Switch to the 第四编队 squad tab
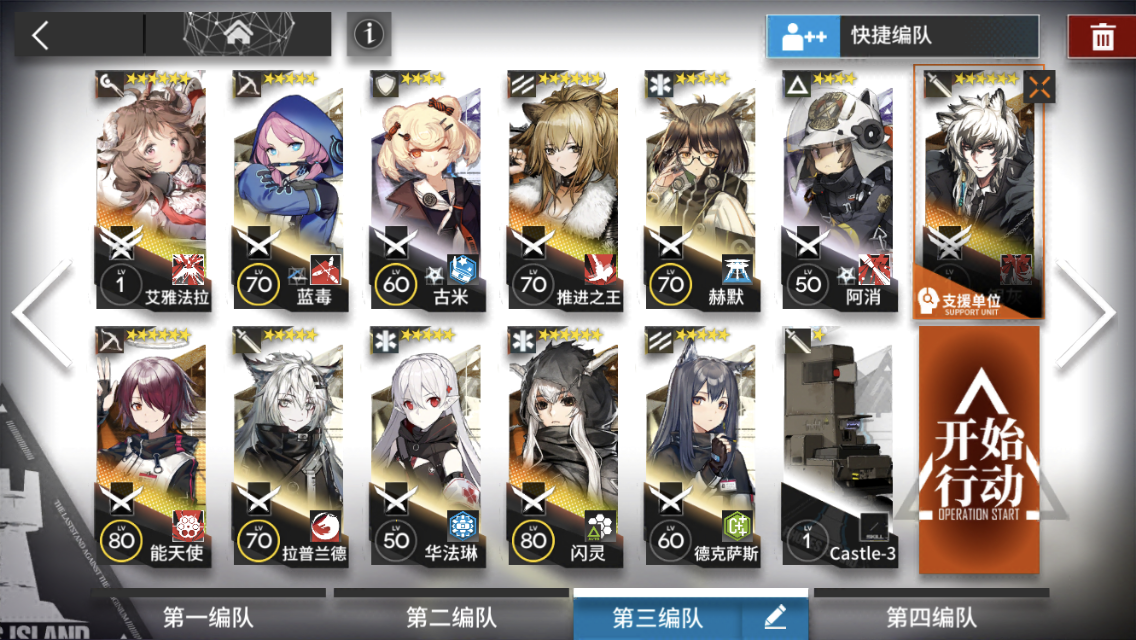 931,617
